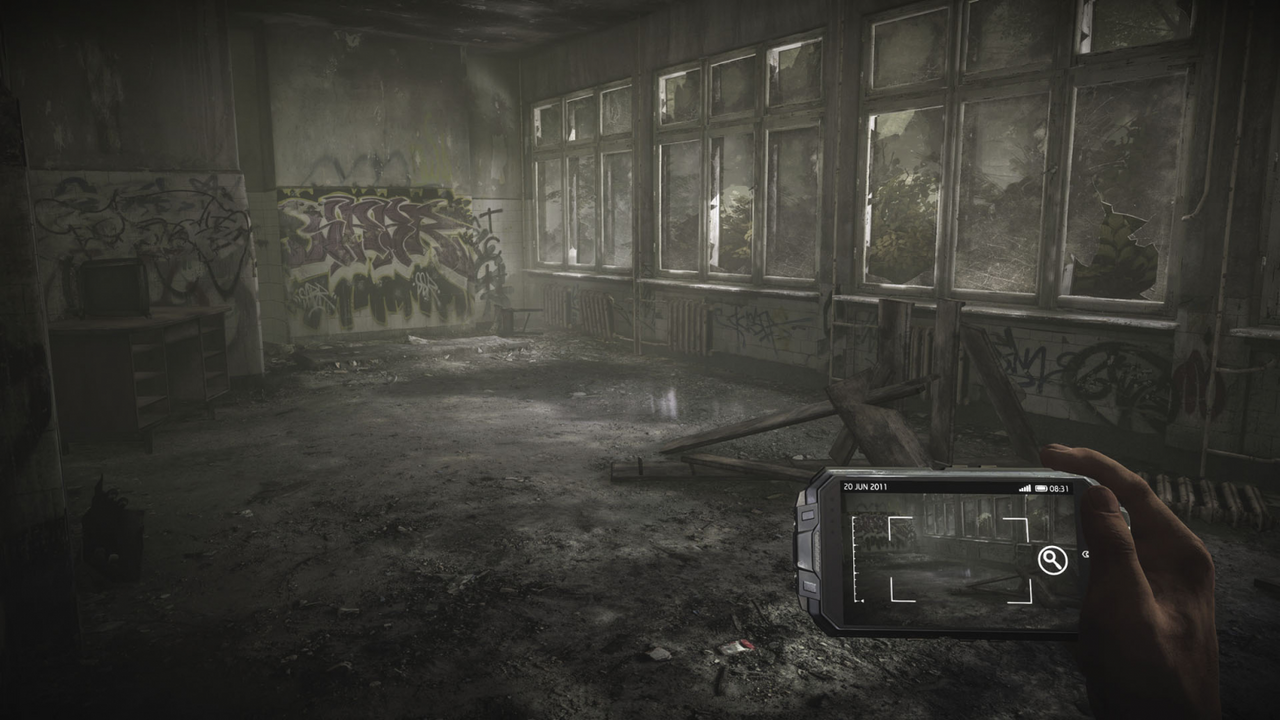Screen dimensions: 1280x720
Task: Select the magnifying glass zoom icon
Action: (1054, 560)
